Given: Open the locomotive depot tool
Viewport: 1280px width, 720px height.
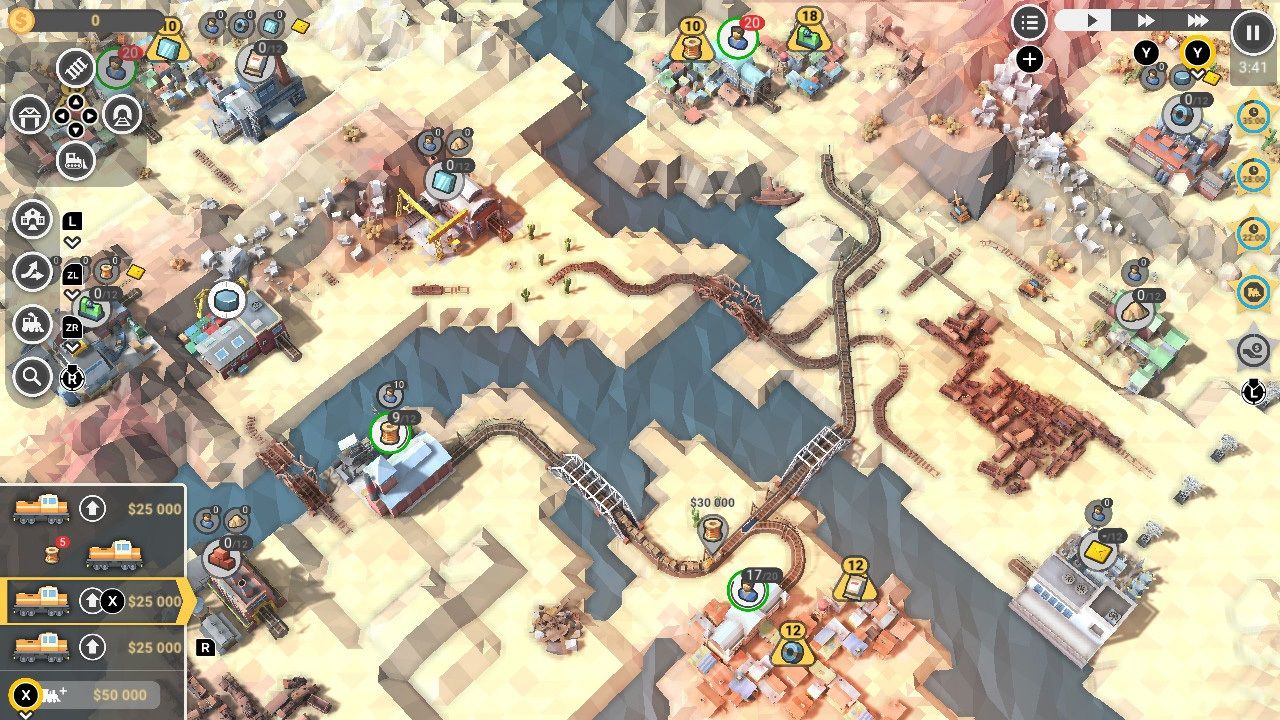Looking at the screenshot, I should [74, 158].
